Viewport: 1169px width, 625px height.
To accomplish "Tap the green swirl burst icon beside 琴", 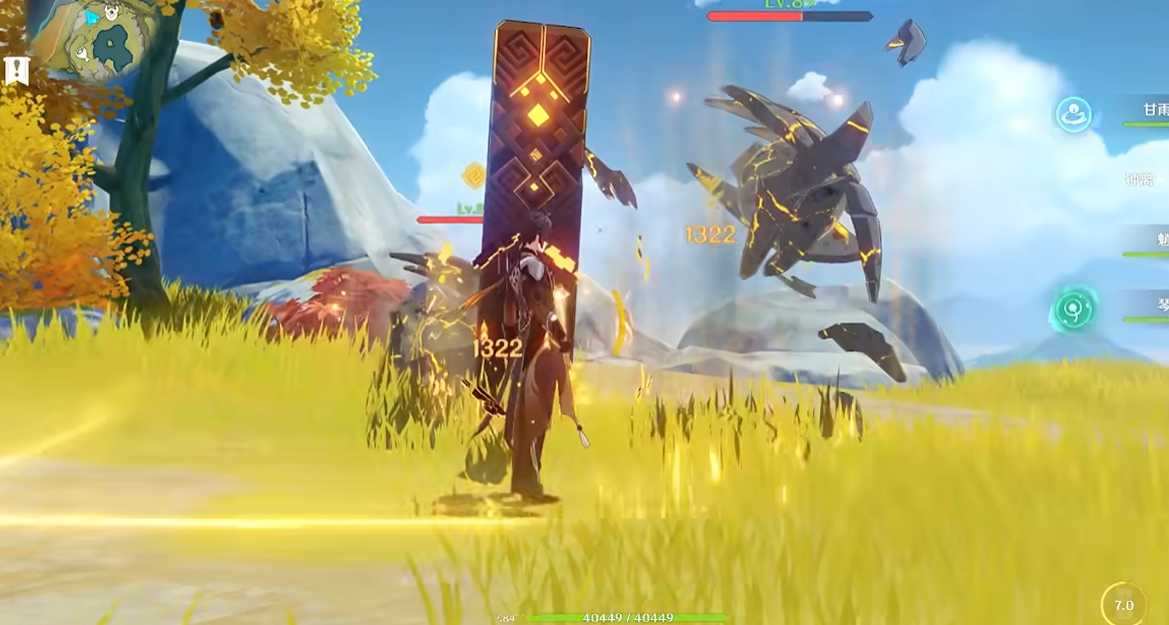I will point(1073,309).
